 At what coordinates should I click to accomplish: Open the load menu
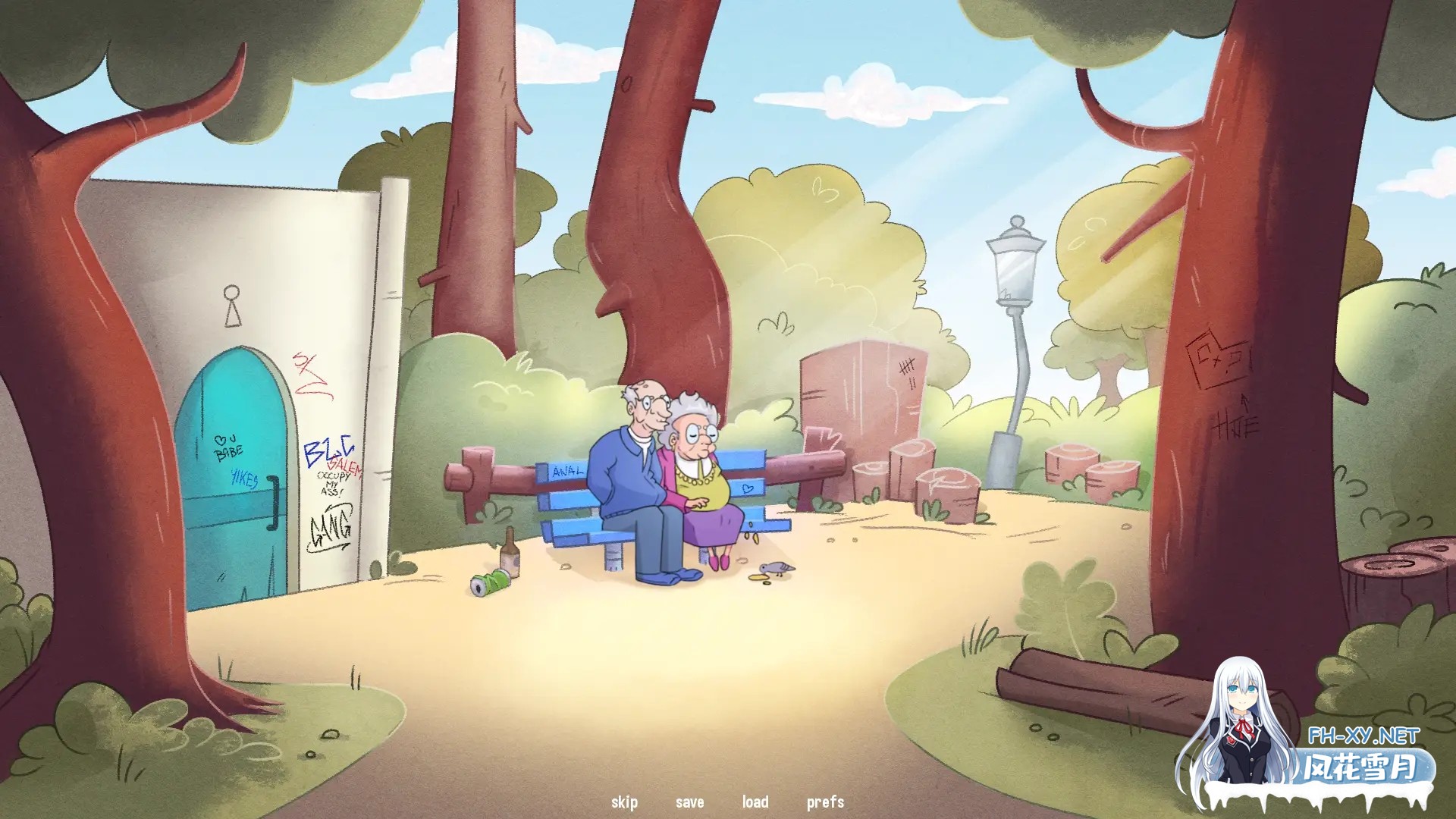tap(755, 802)
